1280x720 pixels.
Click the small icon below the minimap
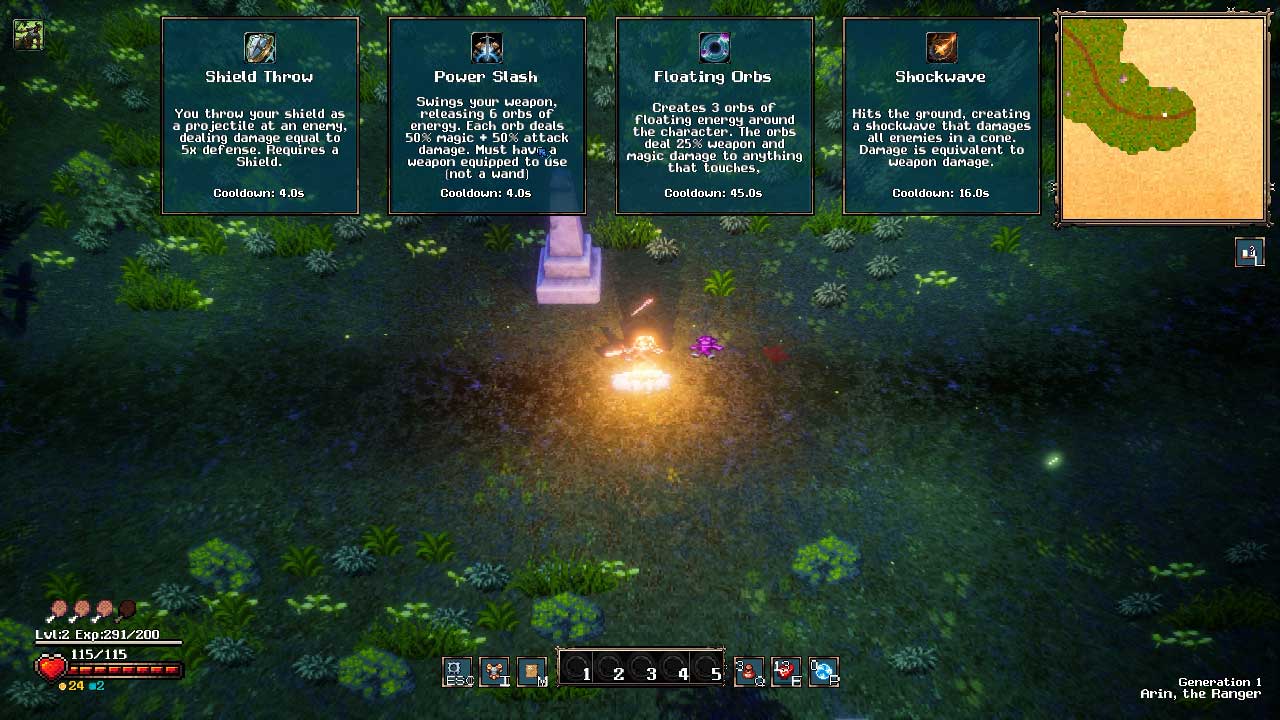1249,253
